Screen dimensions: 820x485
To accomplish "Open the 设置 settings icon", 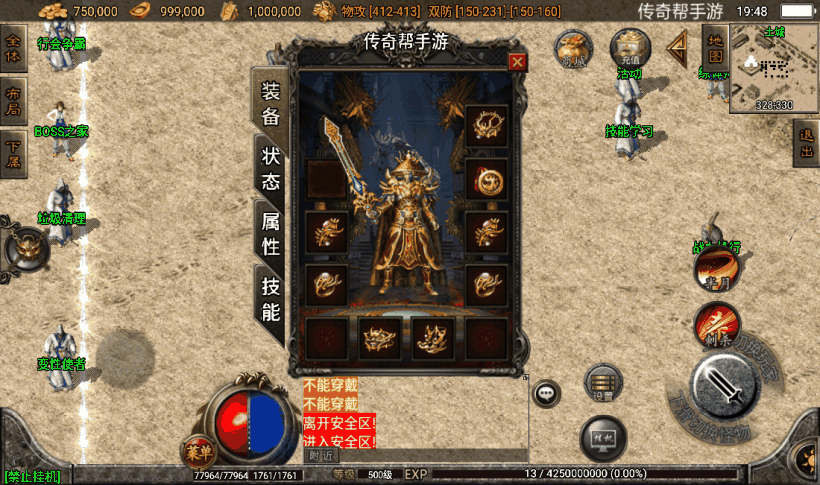I will click(603, 383).
